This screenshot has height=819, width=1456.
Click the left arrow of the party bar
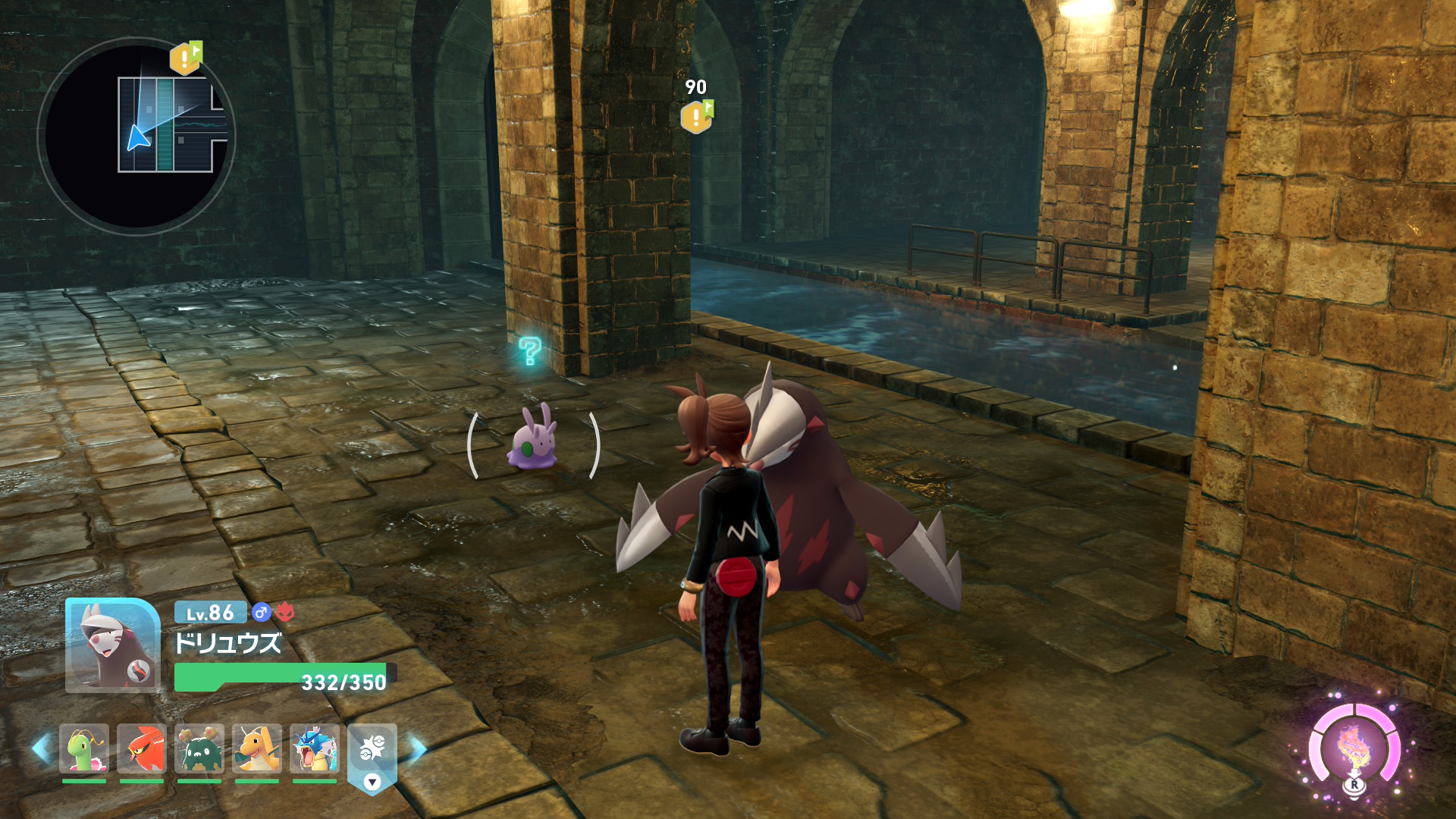coord(41,748)
